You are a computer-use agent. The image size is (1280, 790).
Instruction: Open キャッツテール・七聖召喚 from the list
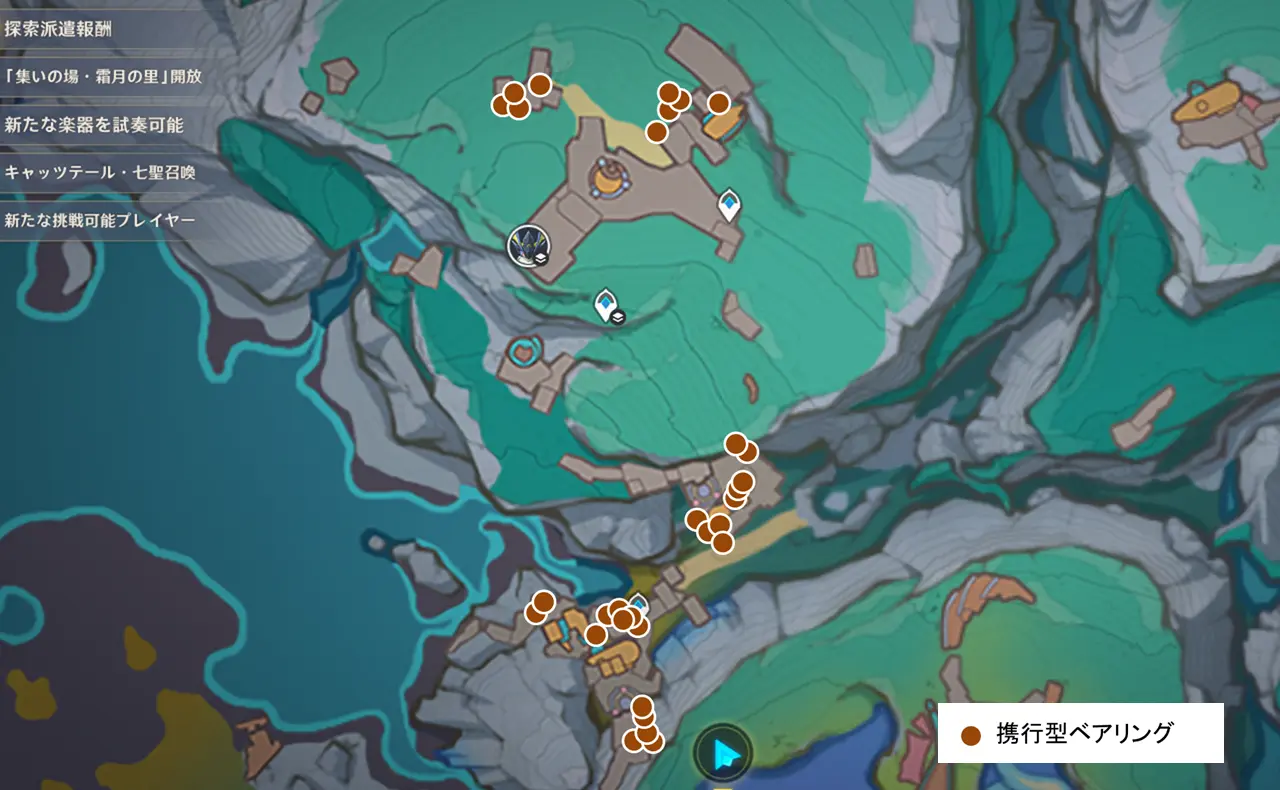point(99,172)
